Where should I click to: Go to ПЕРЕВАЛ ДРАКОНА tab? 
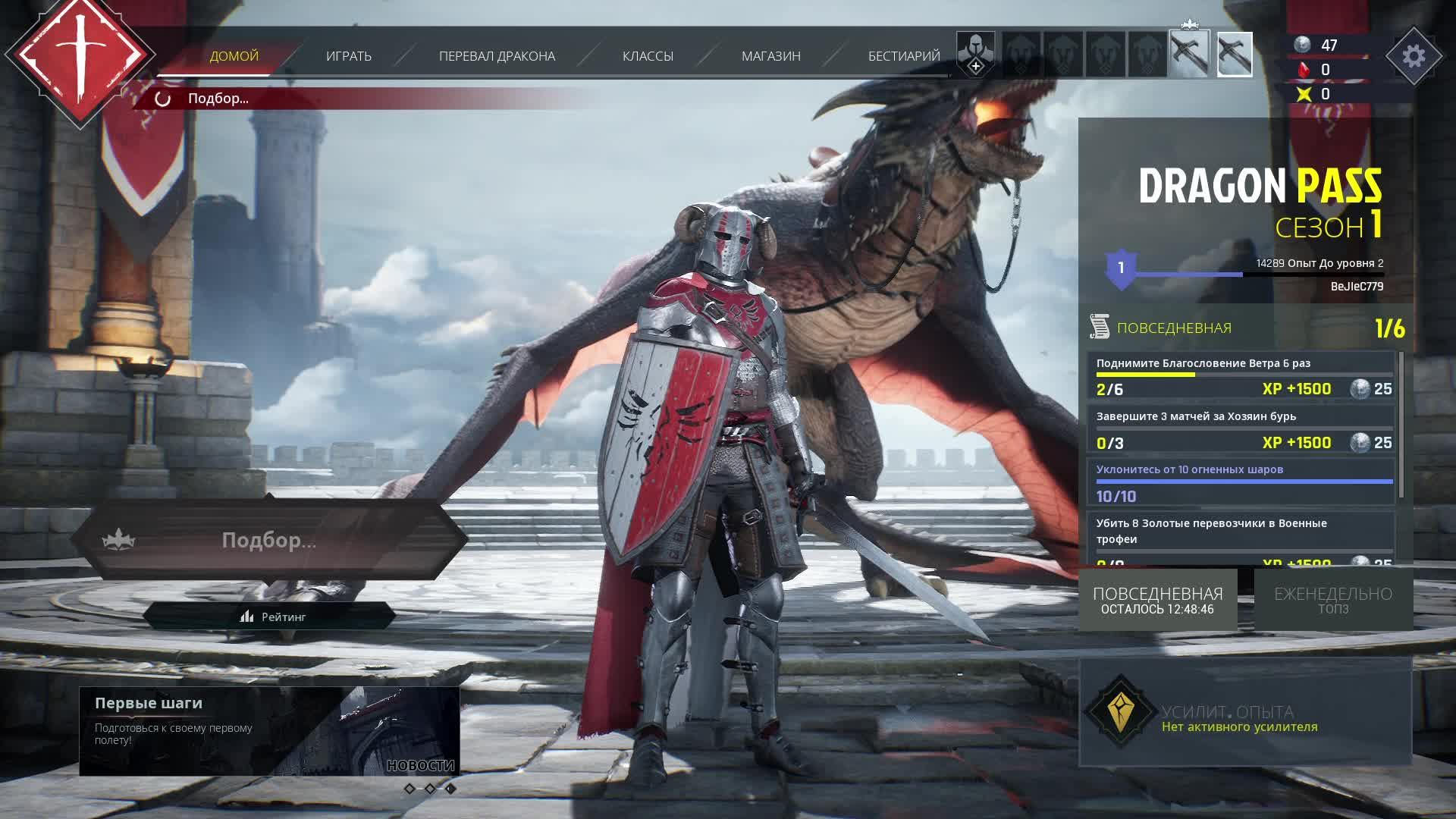coord(497,56)
